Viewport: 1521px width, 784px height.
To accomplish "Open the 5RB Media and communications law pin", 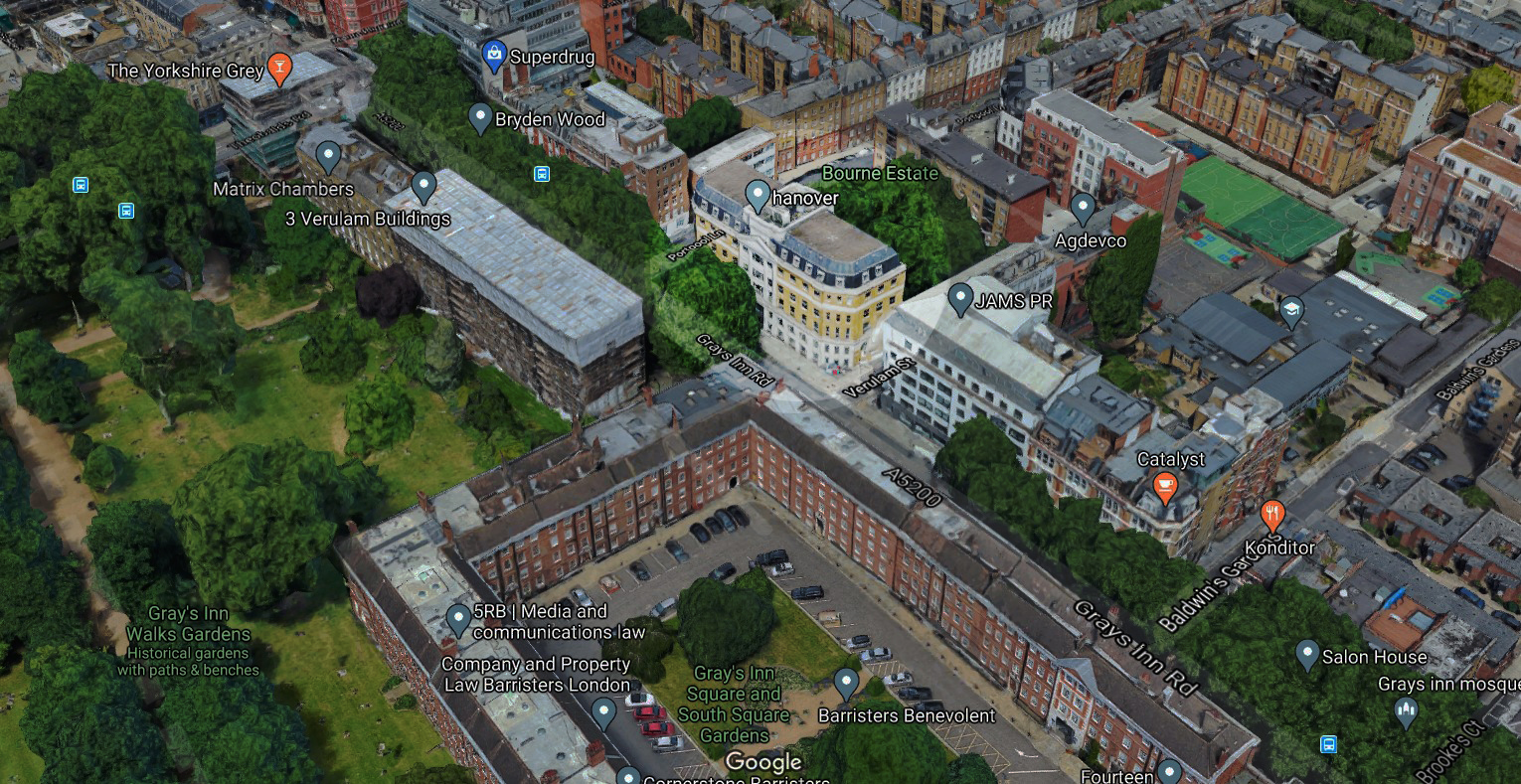I will point(458,619).
